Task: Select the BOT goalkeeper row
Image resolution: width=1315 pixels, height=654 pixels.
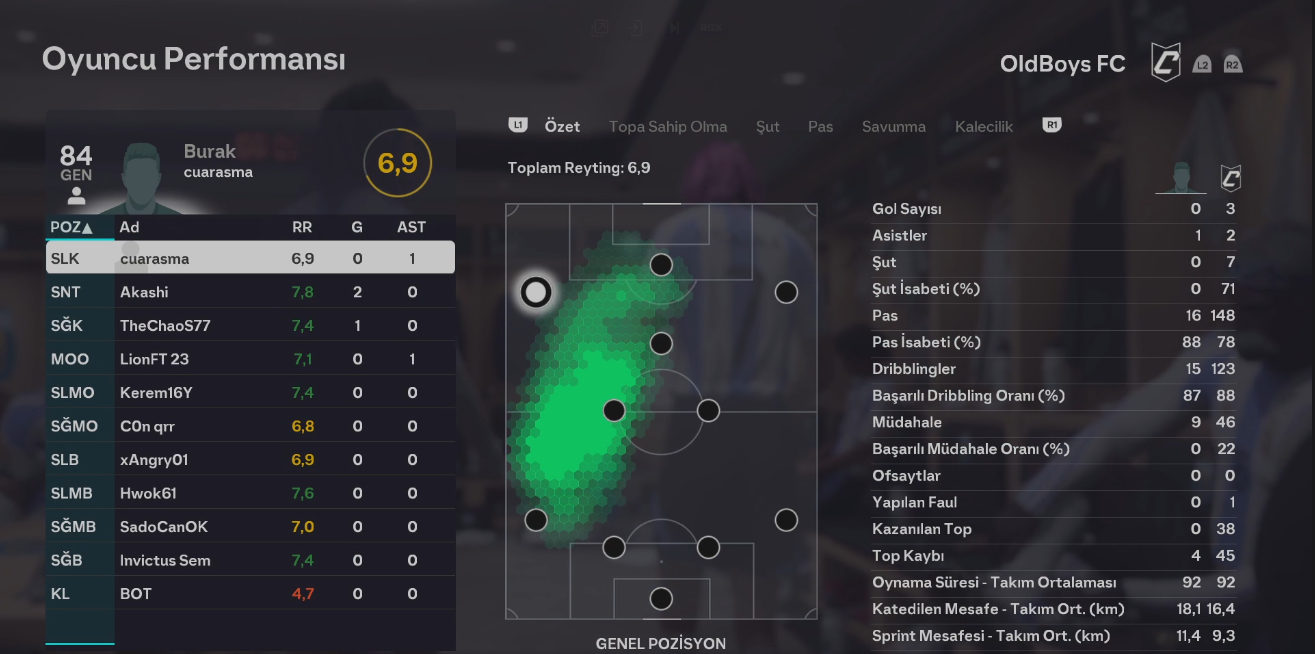Action: (x=250, y=594)
